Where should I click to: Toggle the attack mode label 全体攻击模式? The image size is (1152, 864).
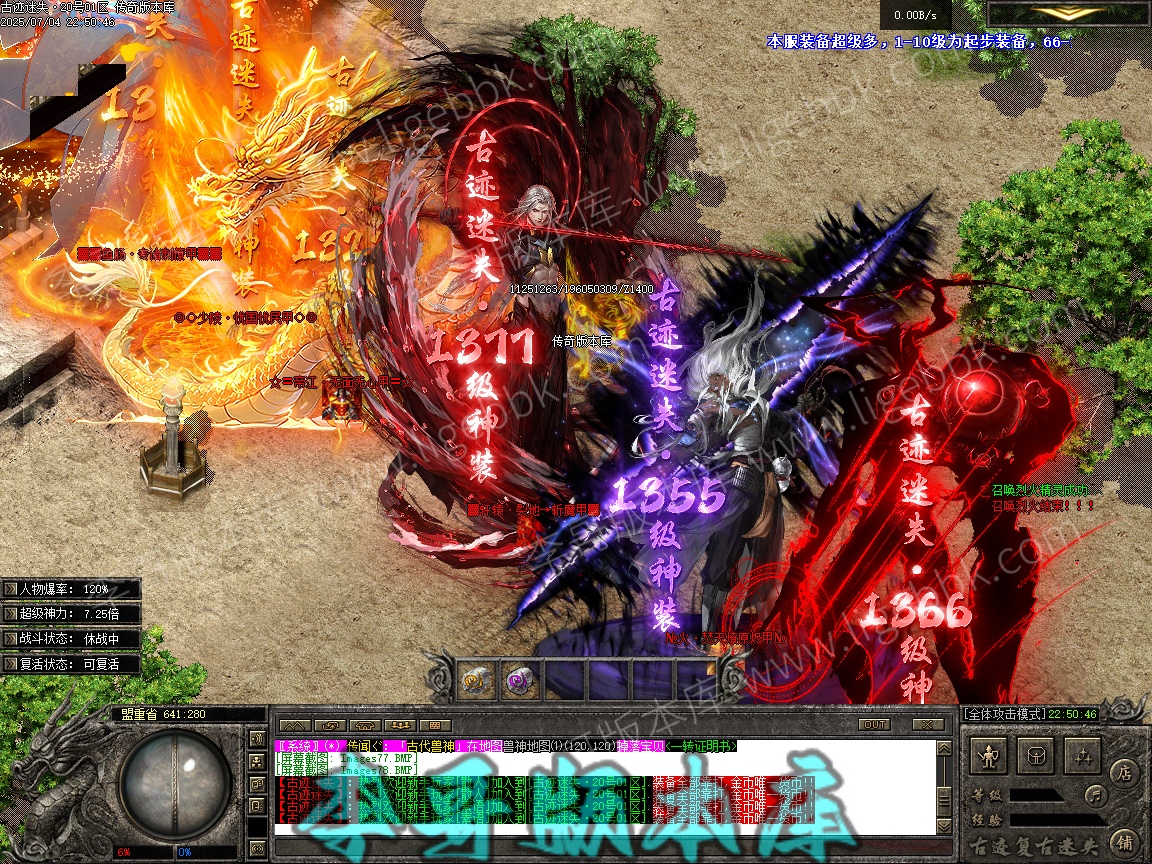1003,714
